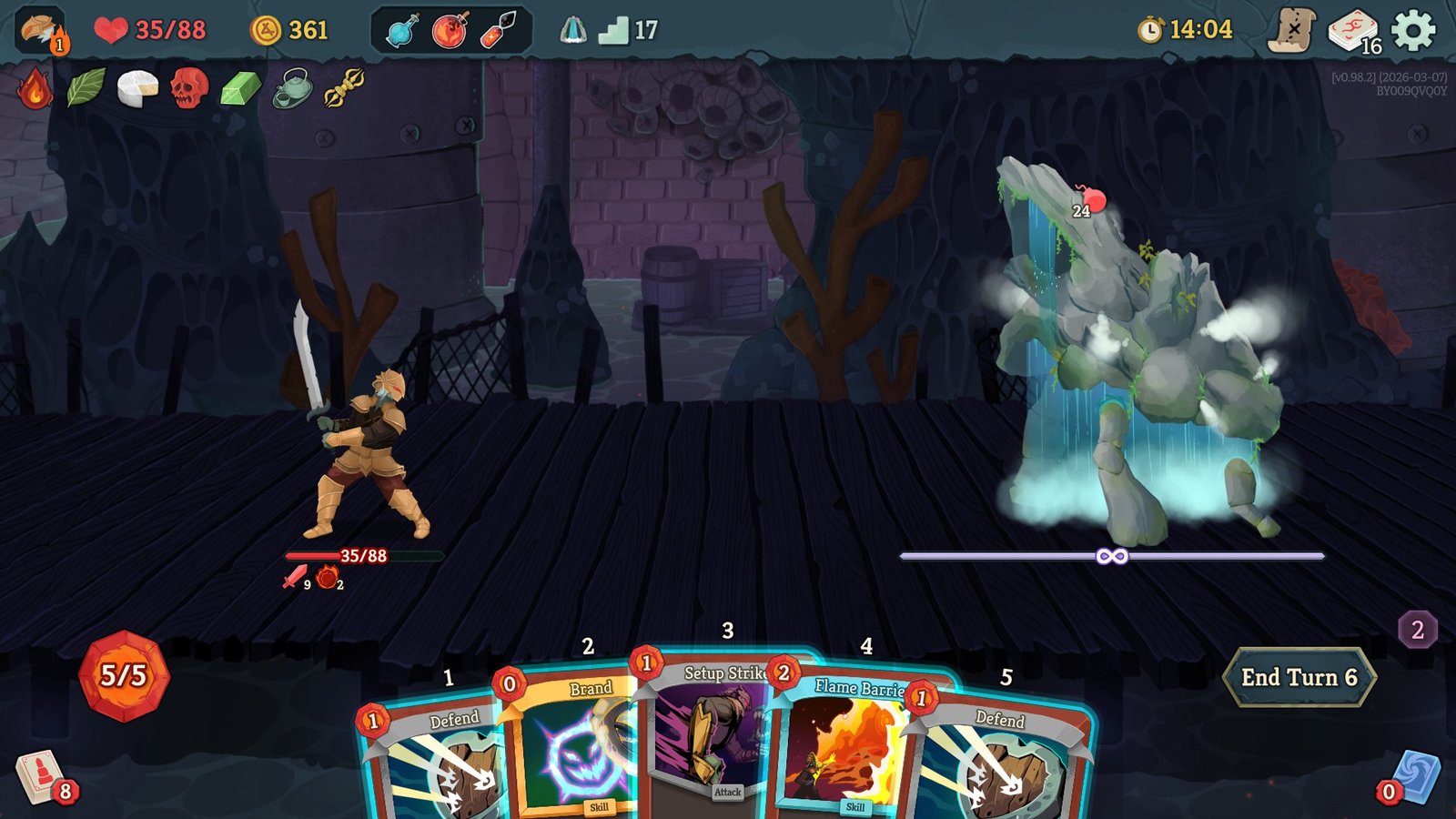Click the character portrait icon
This screenshot has height=819, width=1456.
pyautogui.click(x=41, y=30)
